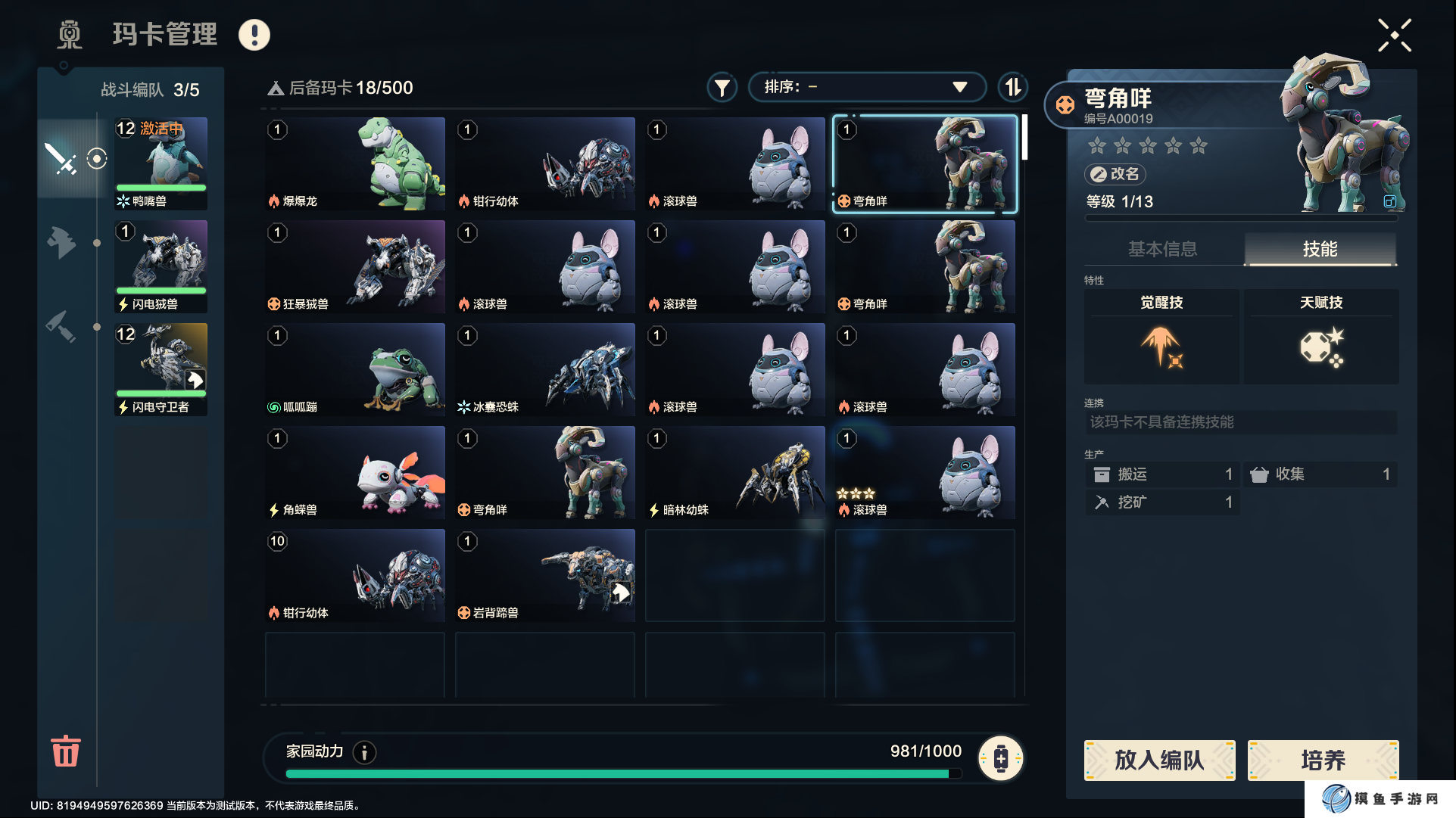The height and width of the screenshot is (818, 1456).
Task: Select the 狂暴狨兽 card
Action: 355,266
